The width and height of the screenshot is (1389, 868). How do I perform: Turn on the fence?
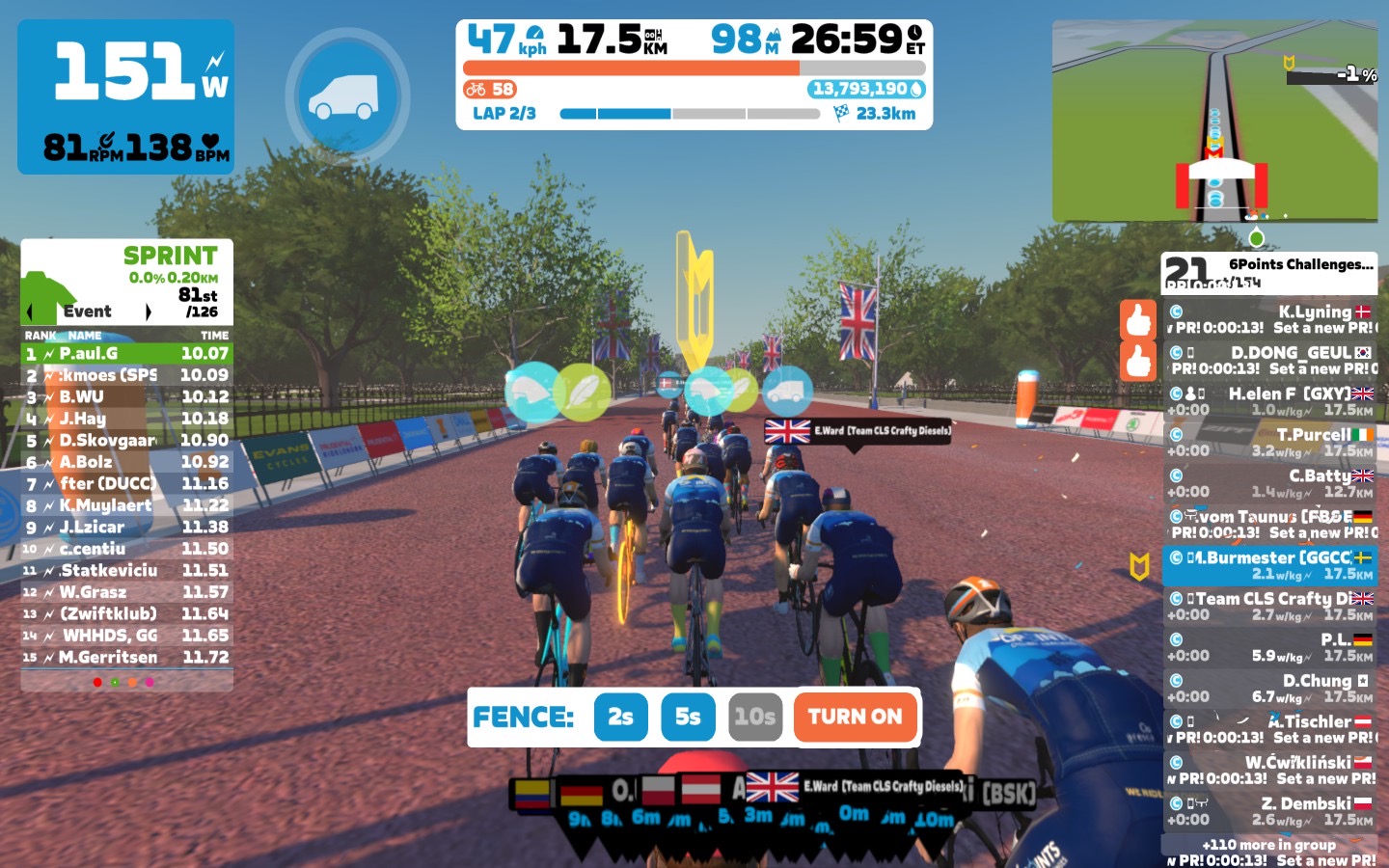pos(855,717)
